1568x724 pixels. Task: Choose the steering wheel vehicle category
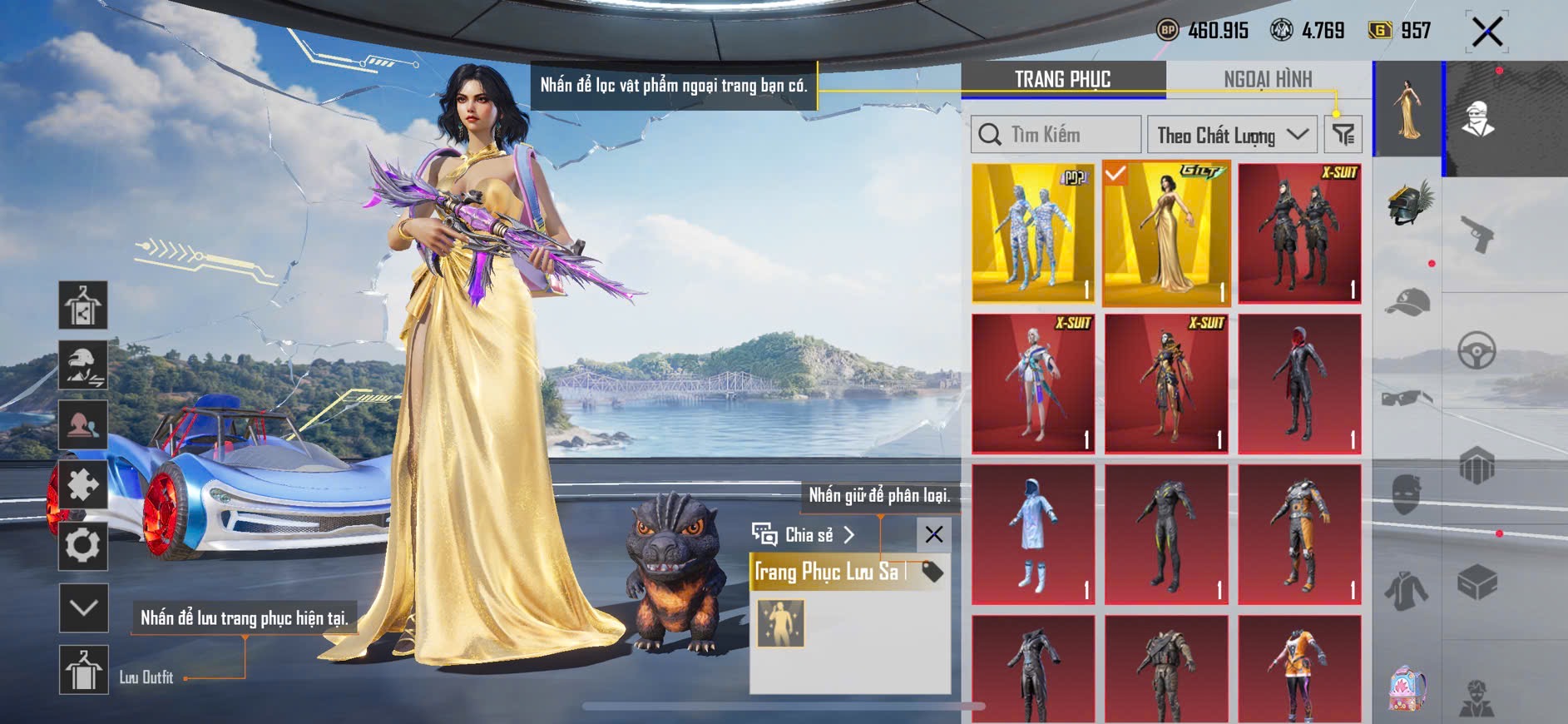1476,351
